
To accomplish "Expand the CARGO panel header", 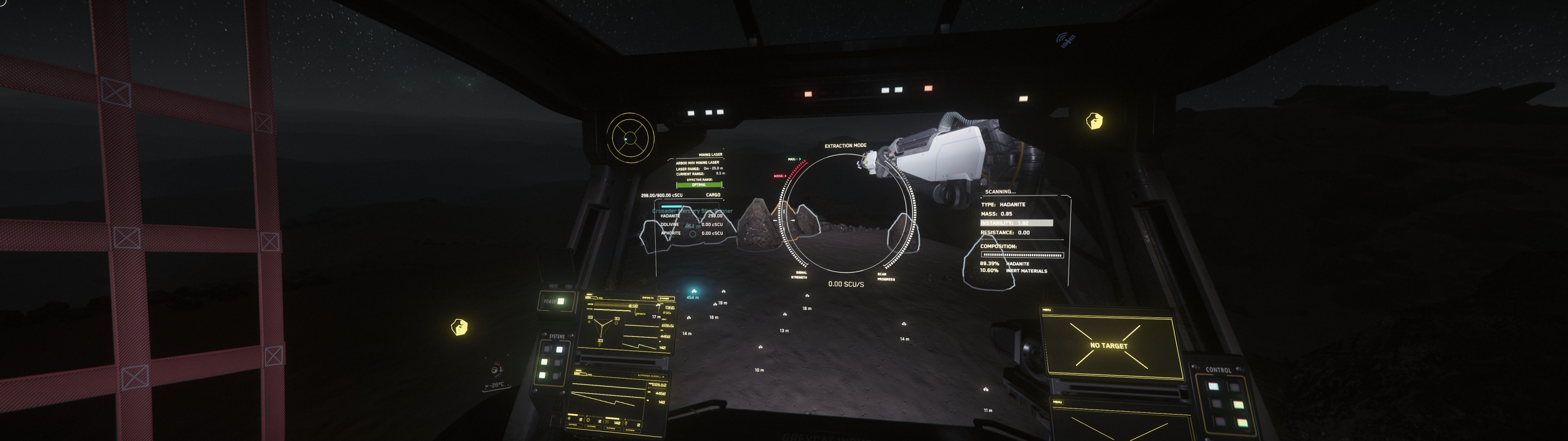I will pos(713,195).
